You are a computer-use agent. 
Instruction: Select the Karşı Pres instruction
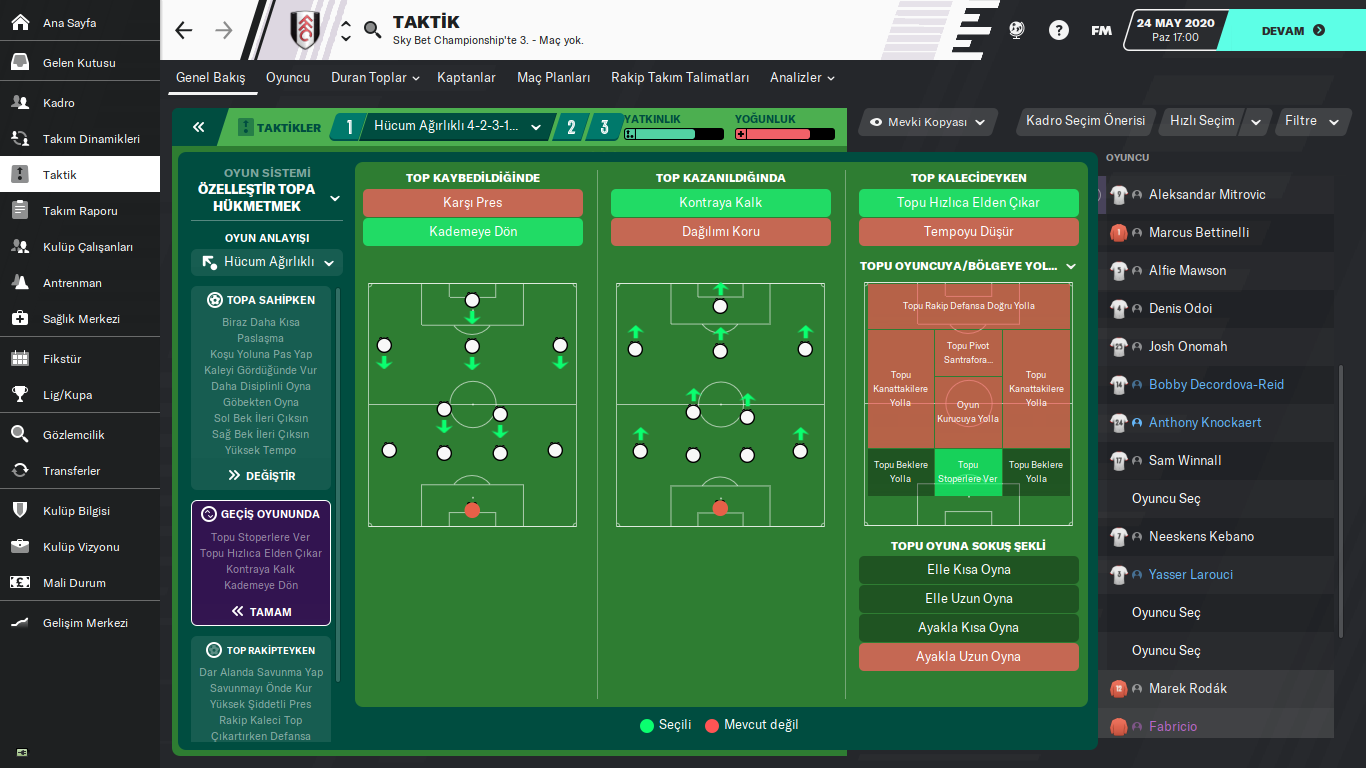point(472,203)
